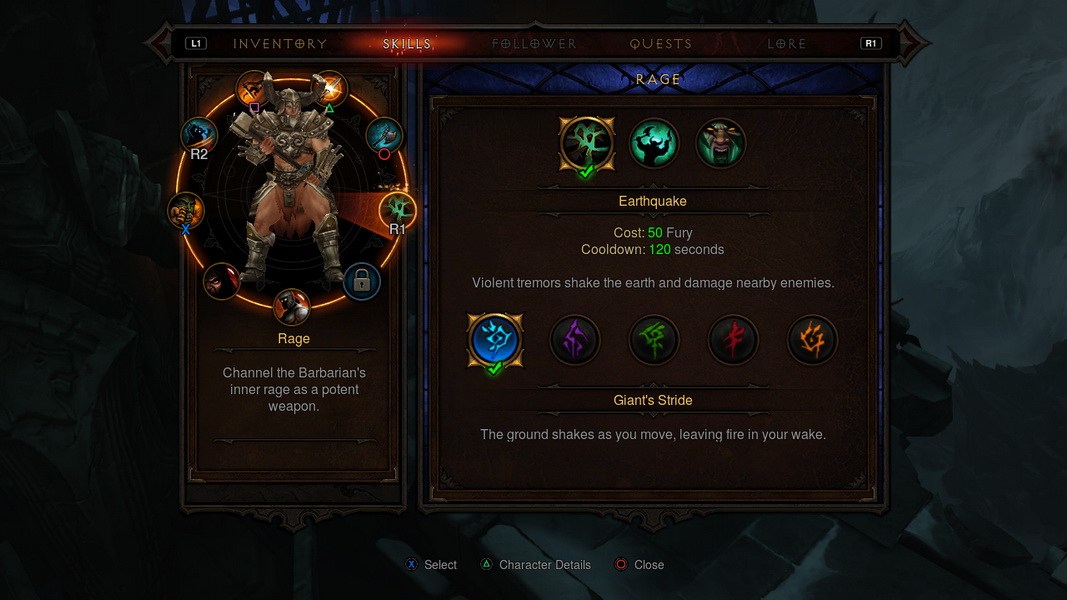Choose the green rune
This screenshot has height=600, width=1067.
click(x=654, y=340)
